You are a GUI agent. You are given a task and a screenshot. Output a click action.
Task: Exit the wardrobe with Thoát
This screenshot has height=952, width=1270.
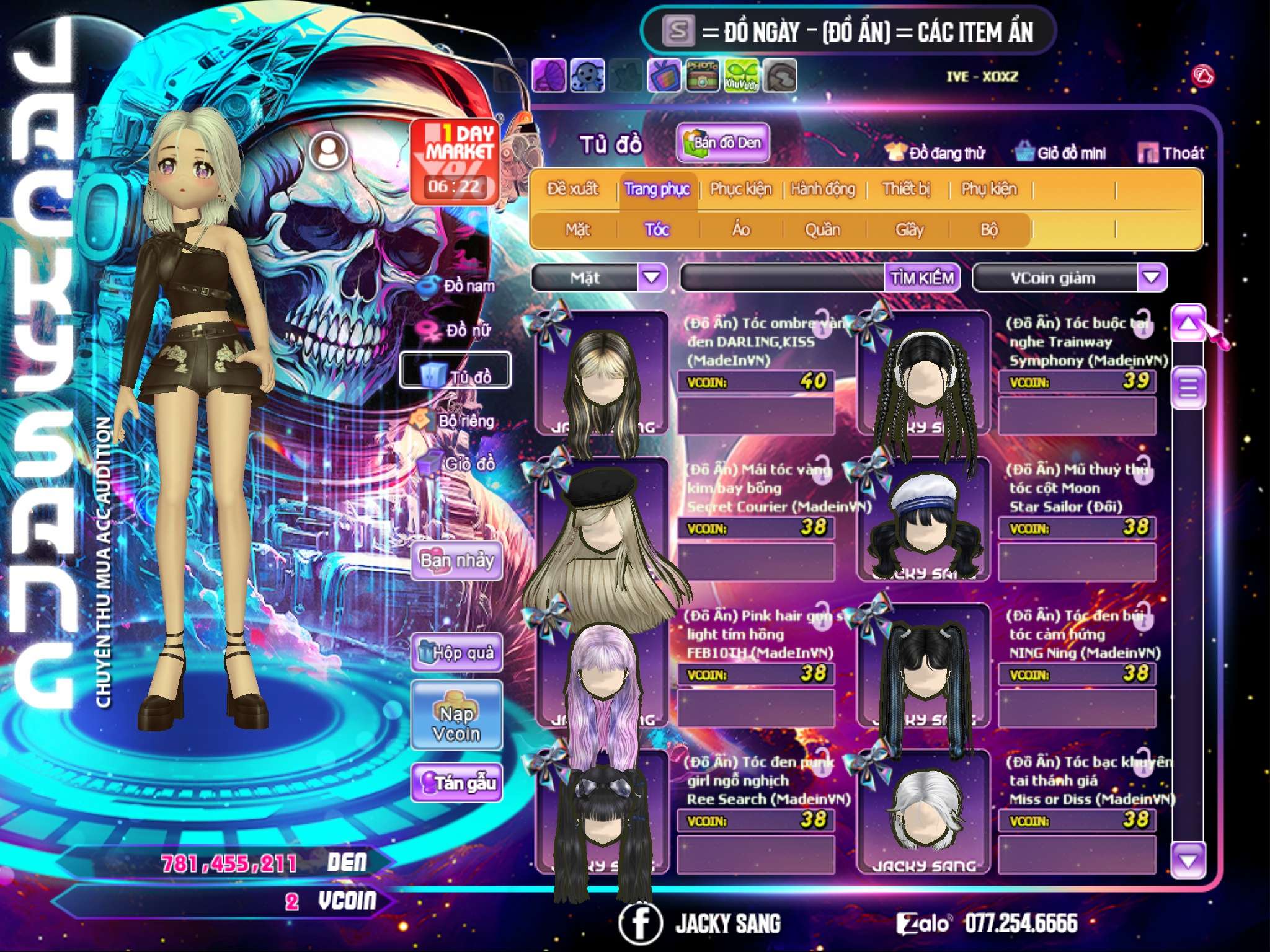[1171, 153]
